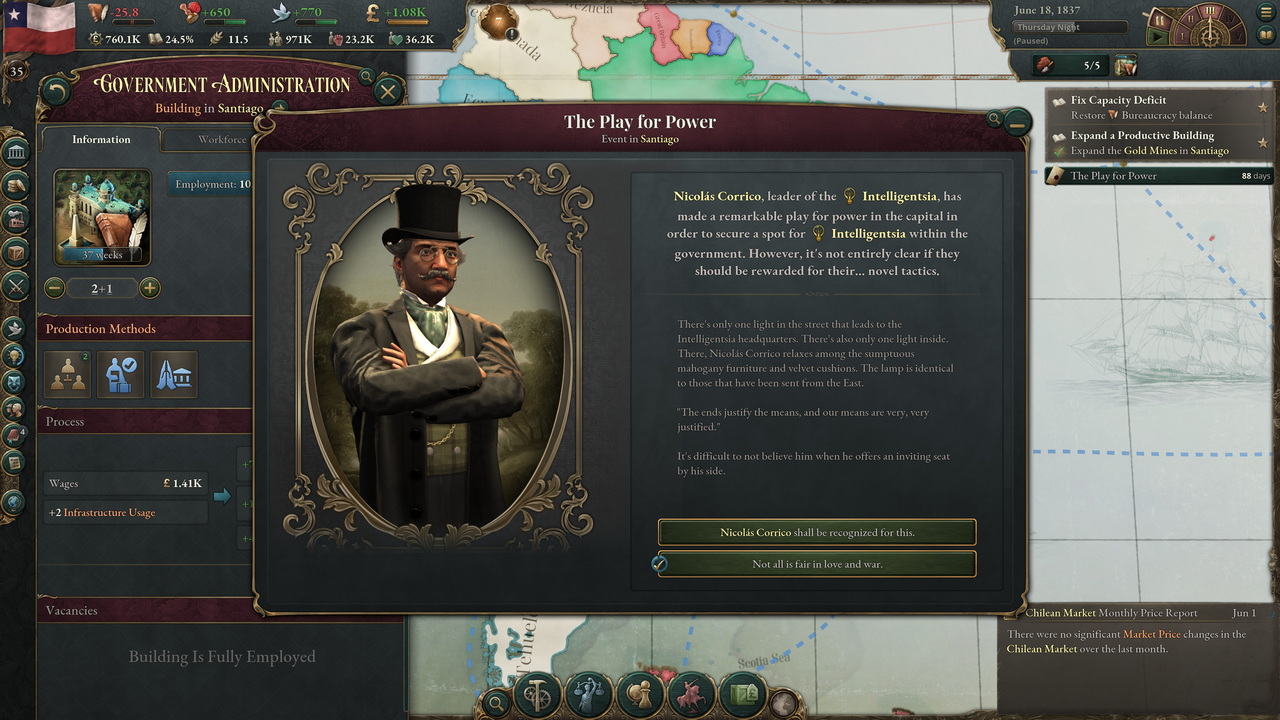Click the green play speed button
The image size is (1280, 720).
(1159, 37)
